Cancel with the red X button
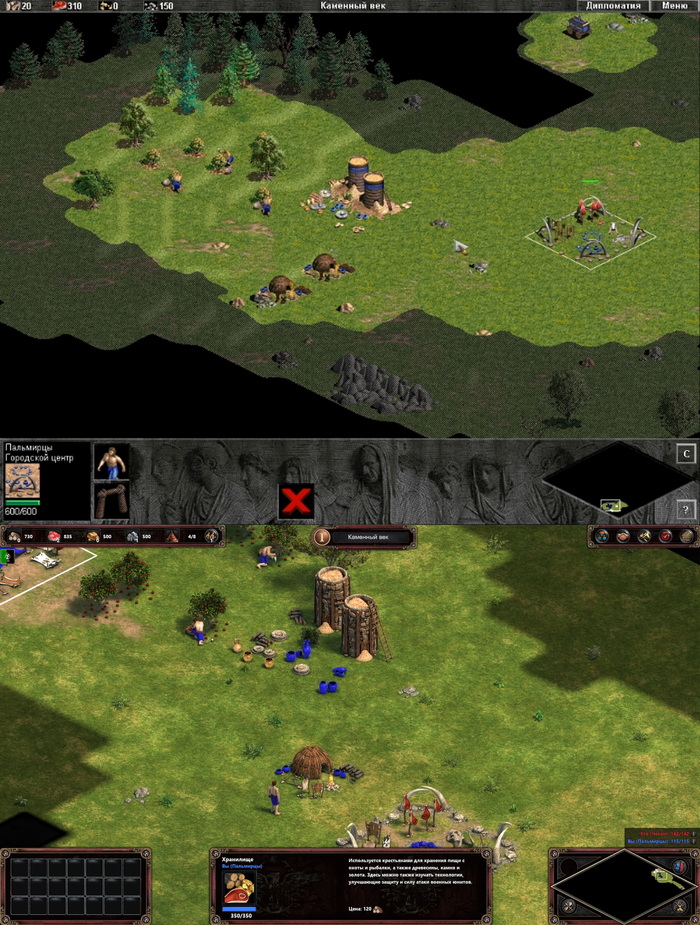The width and height of the screenshot is (700, 925). pyautogui.click(x=296, y=501)
